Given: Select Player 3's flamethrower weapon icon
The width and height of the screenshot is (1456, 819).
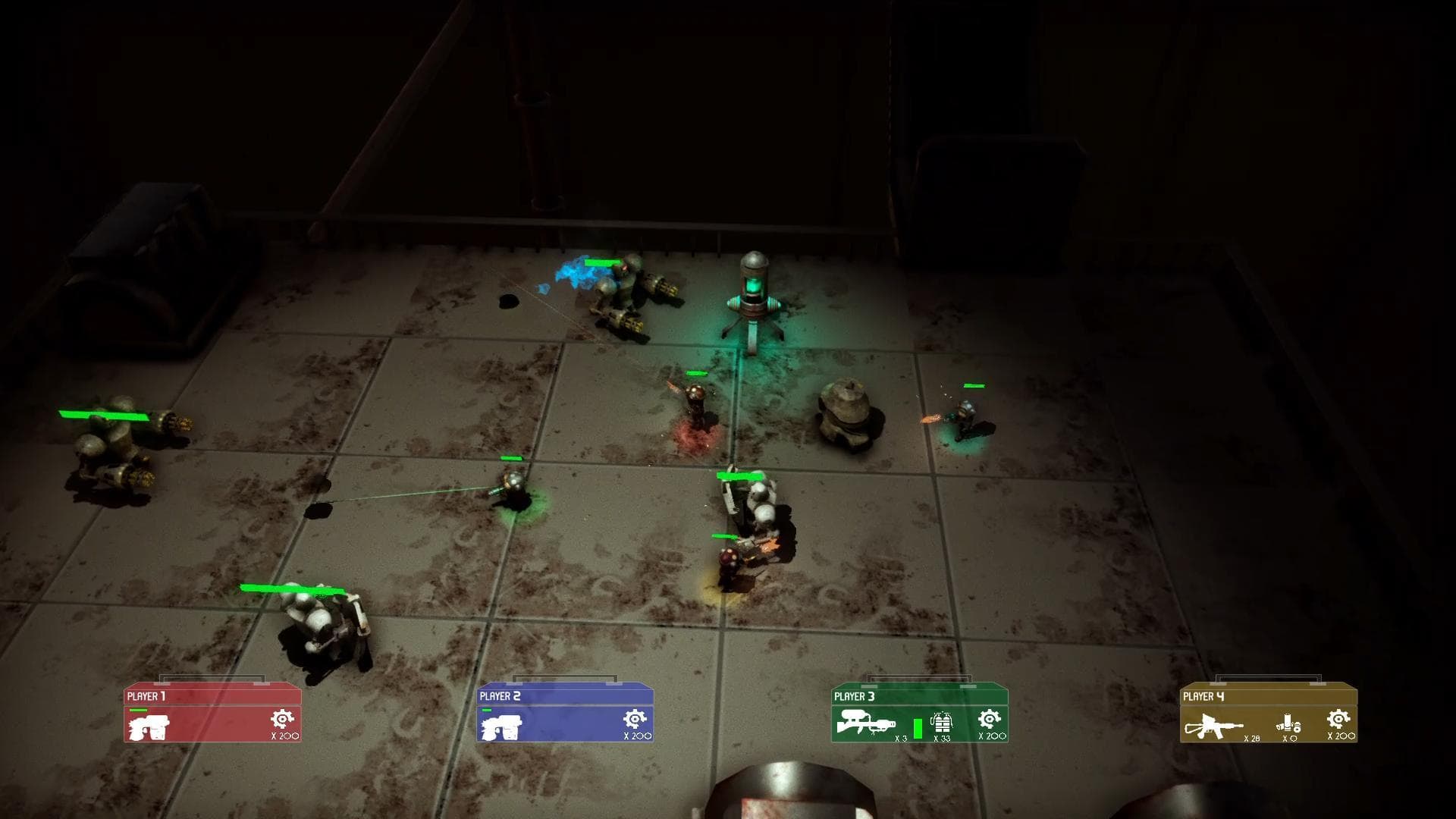Looking at the screenshot, I should (865, 723).
